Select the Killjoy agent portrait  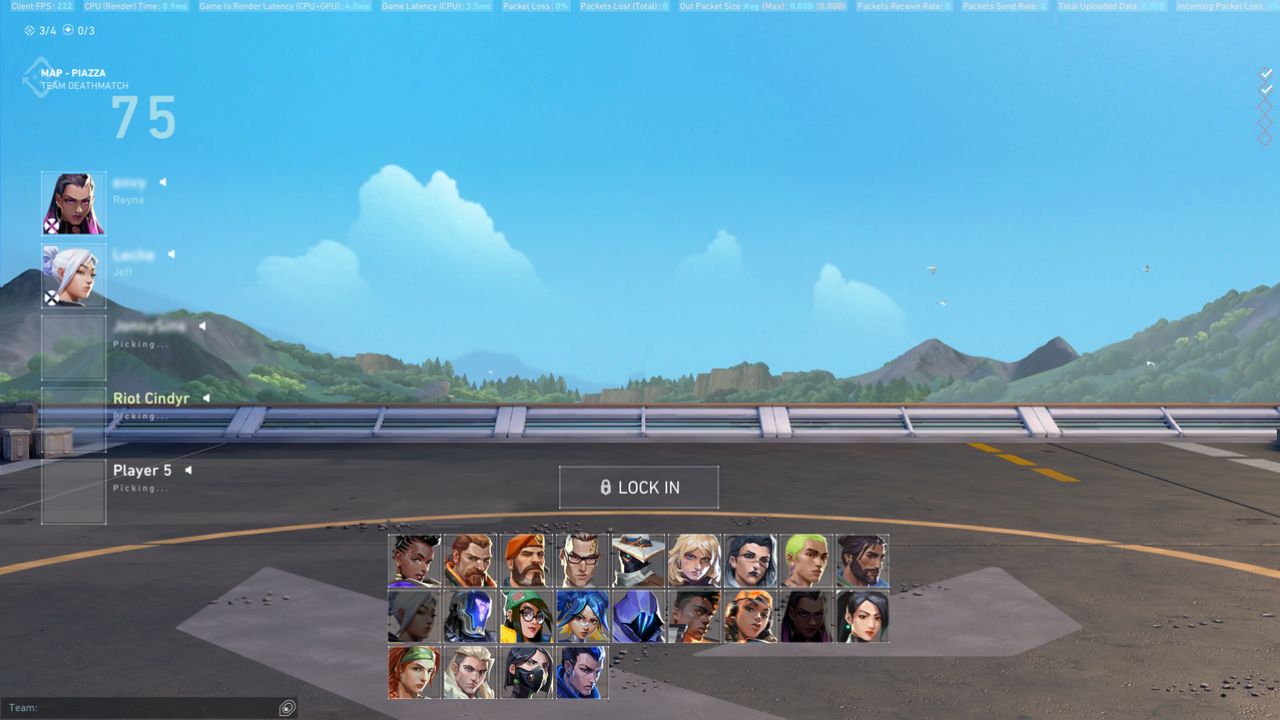pos(527,615)
